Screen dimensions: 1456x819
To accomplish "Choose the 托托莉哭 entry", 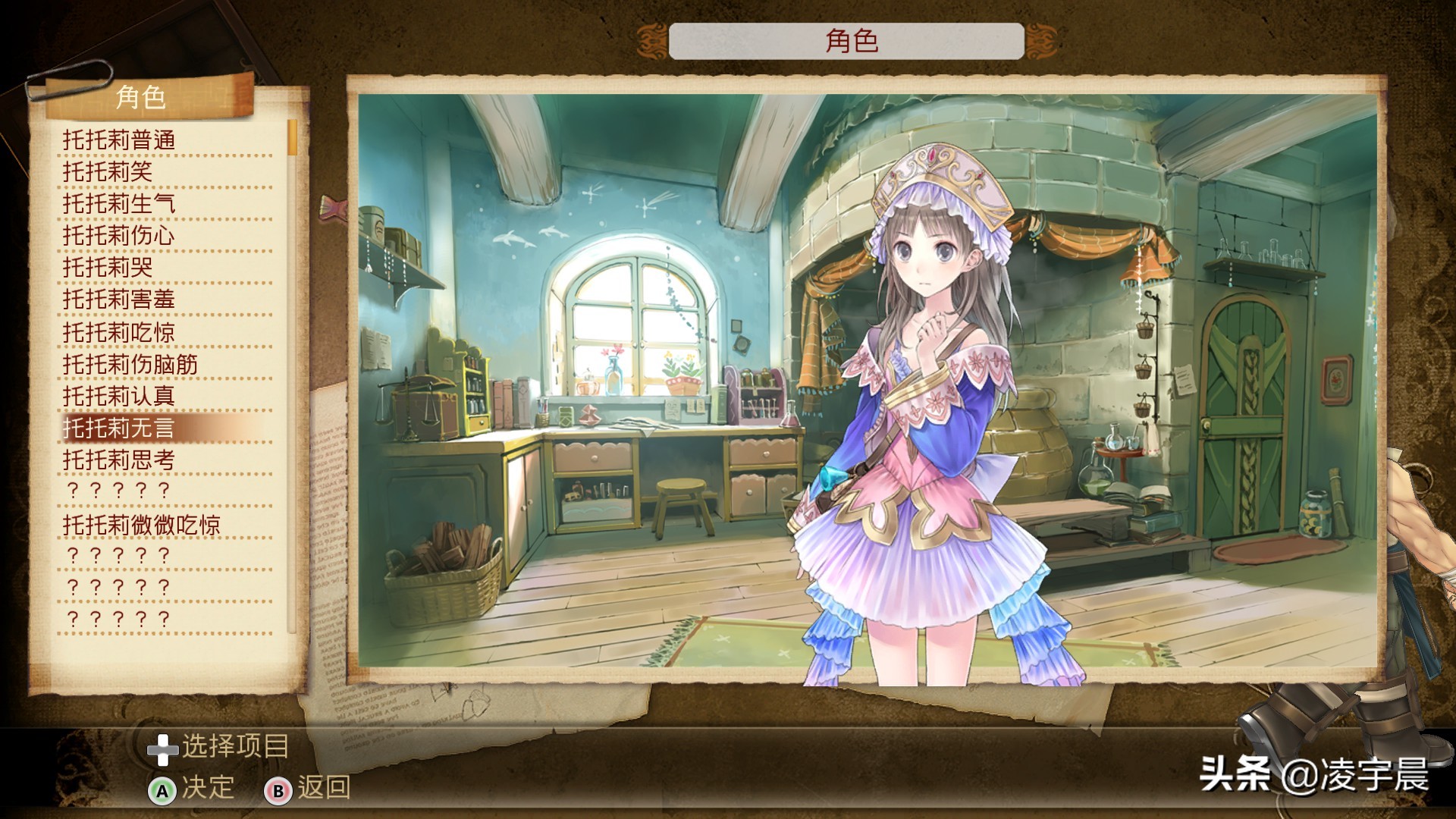I will point(108,268).
